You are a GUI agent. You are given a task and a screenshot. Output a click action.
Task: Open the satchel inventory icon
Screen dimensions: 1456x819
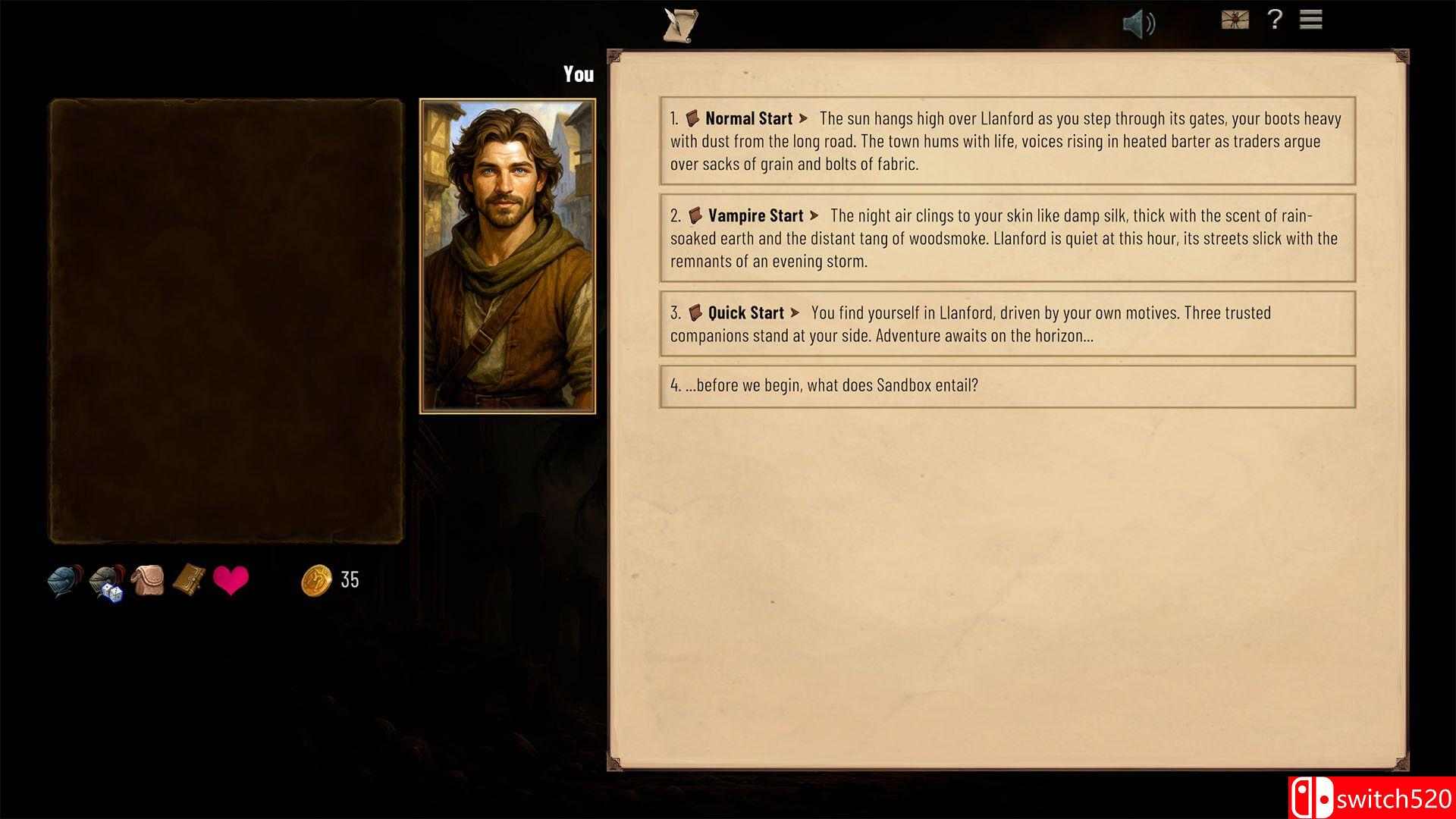(149, 579)
